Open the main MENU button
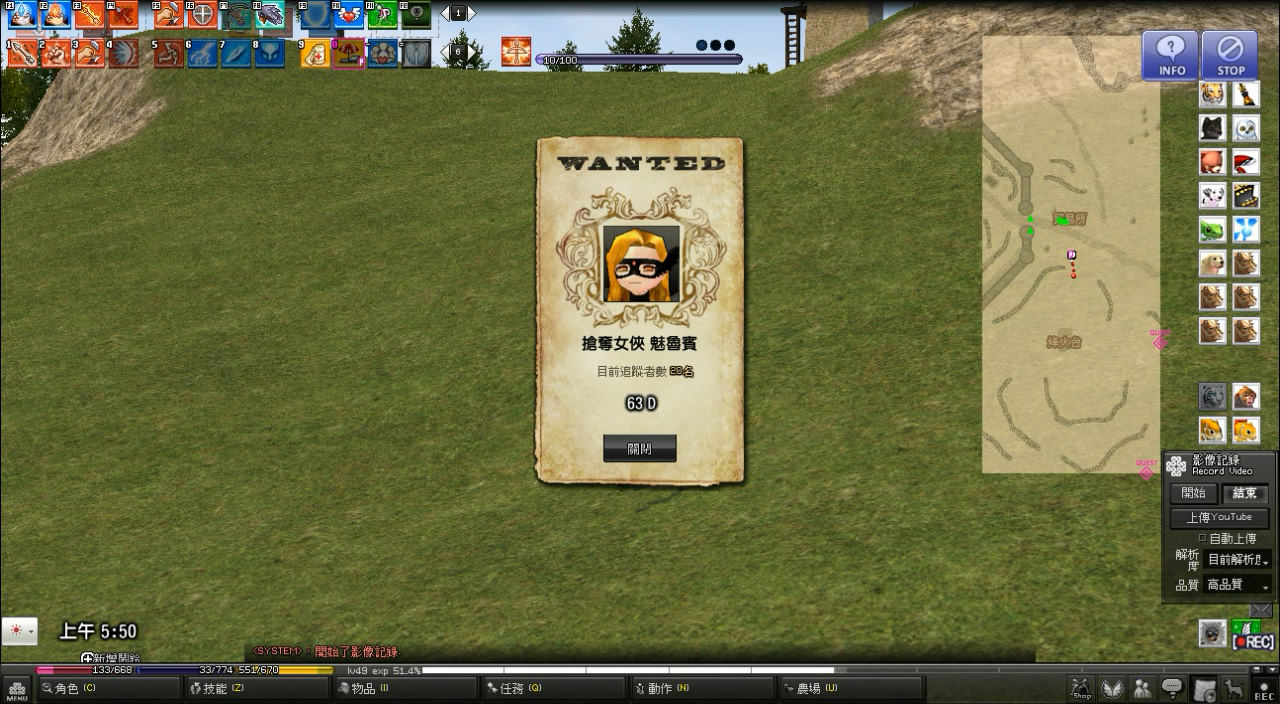Image resolution: width=1280 pixels, height=704 pixels. pos(16,689)
